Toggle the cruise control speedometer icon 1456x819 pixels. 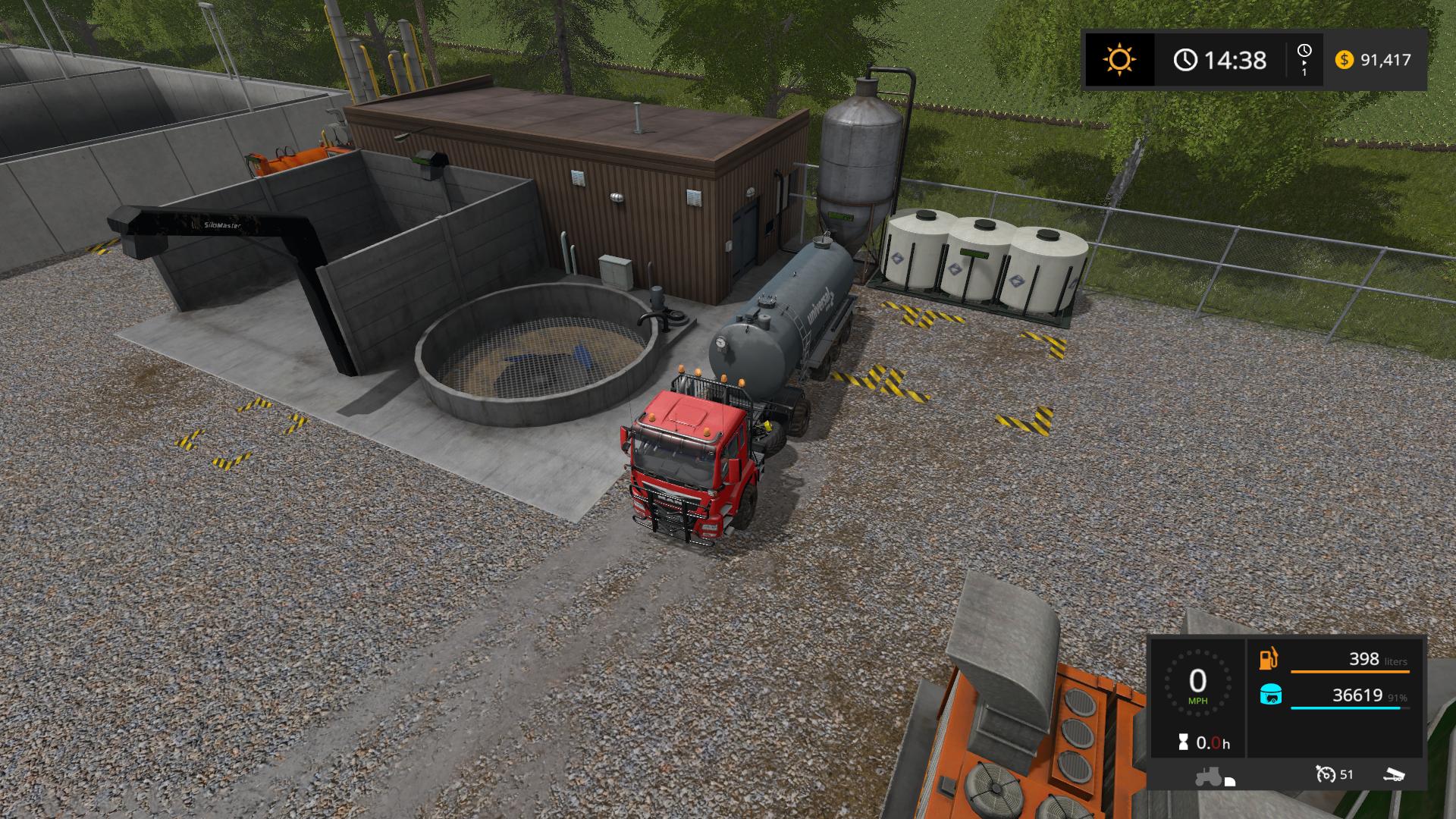(1326, 774)
